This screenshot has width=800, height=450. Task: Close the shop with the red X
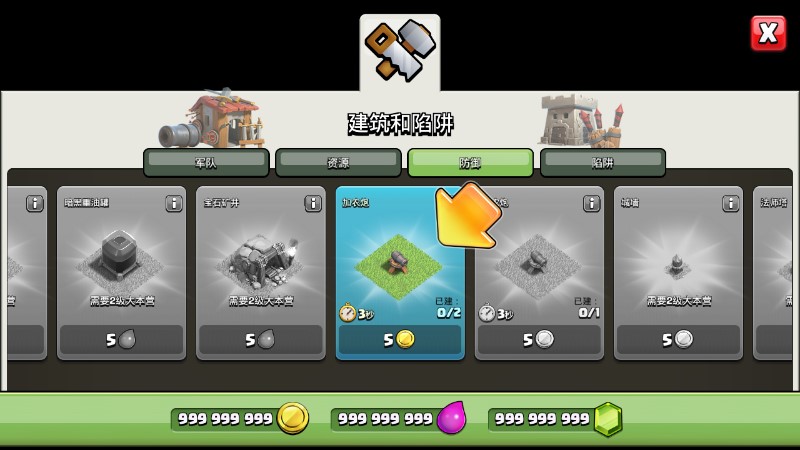click(x=768, y=33)
